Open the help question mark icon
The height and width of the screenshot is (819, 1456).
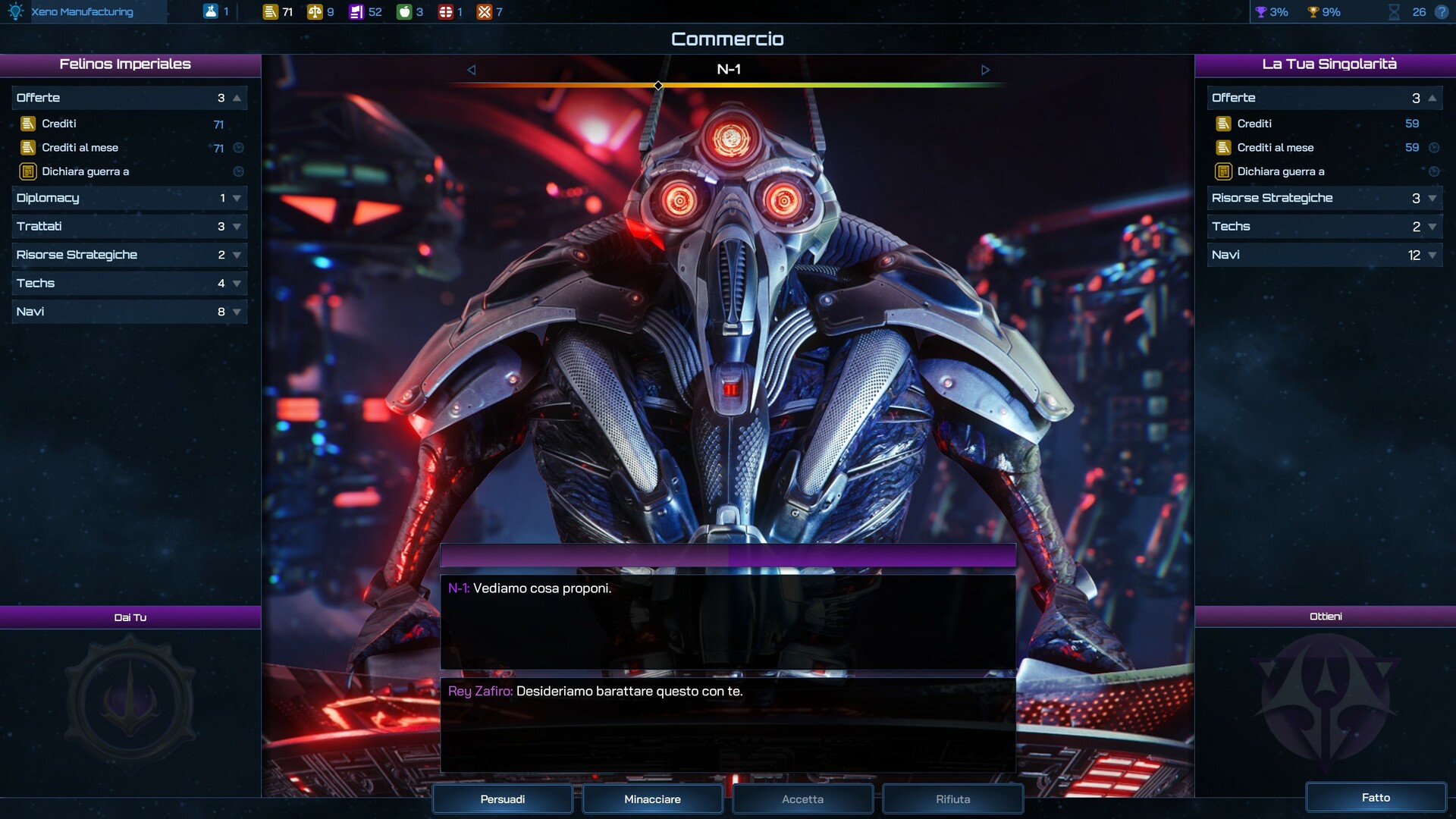click(1442, 12)
